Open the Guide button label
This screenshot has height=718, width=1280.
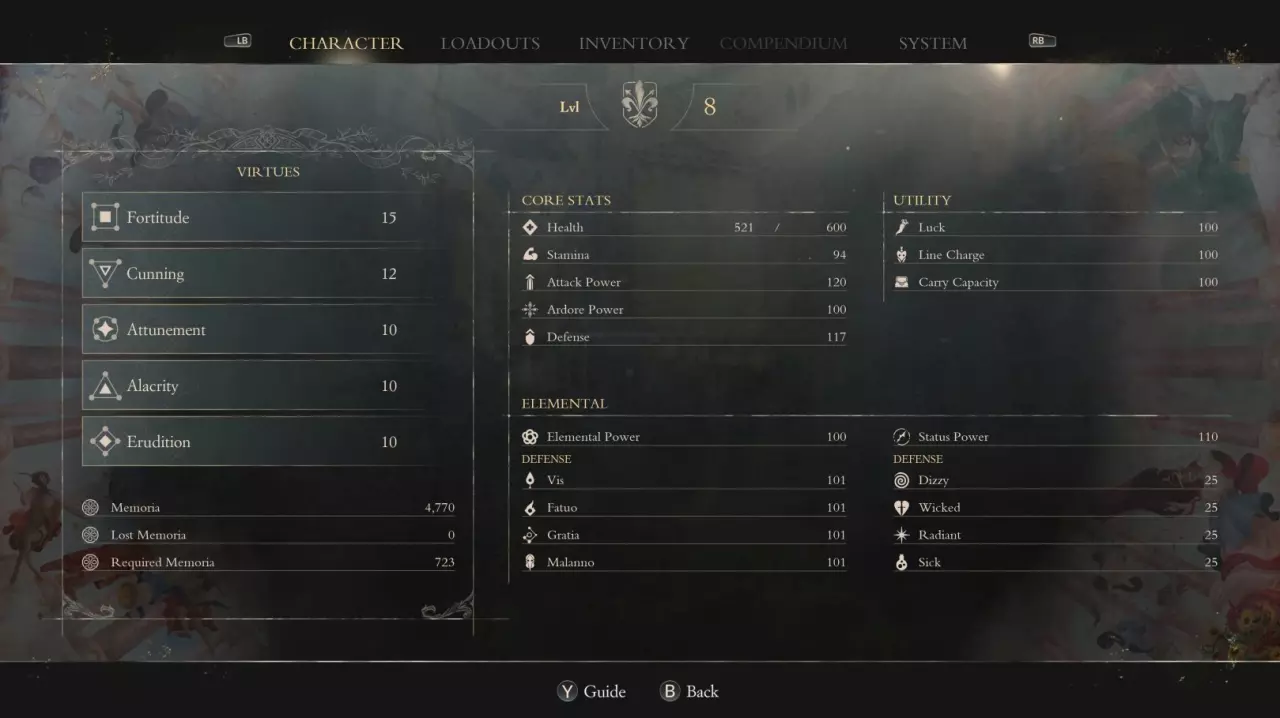pyautogui.click(x=604, y=691)
